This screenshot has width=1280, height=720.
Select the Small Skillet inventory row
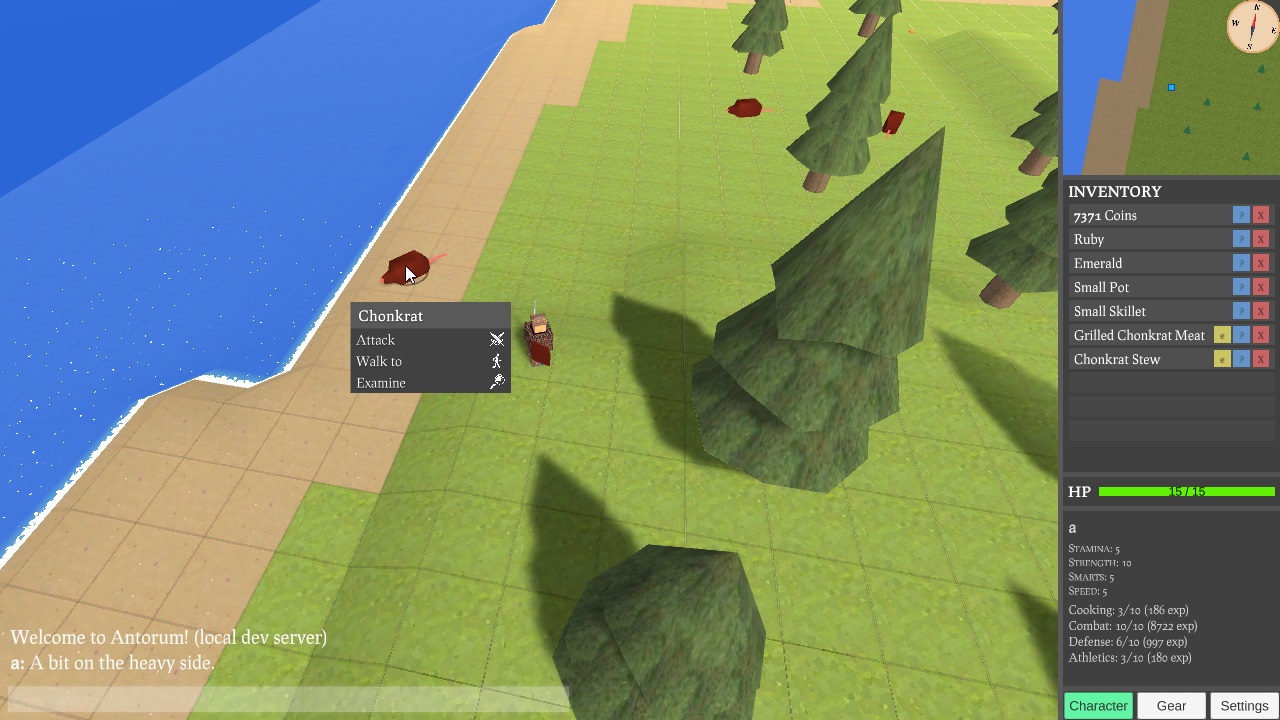[x=1140, y=311]
